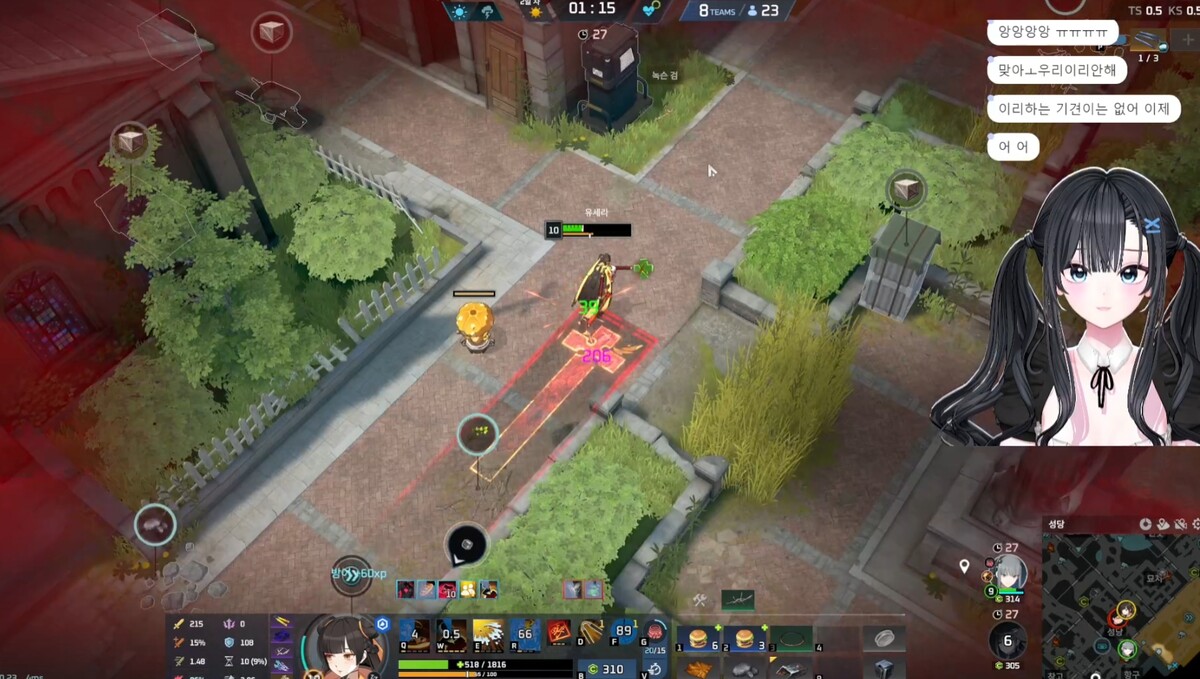Select the wire ring item in slot 3
This screenshot has height=679, width=1200.
pos(791,639)
